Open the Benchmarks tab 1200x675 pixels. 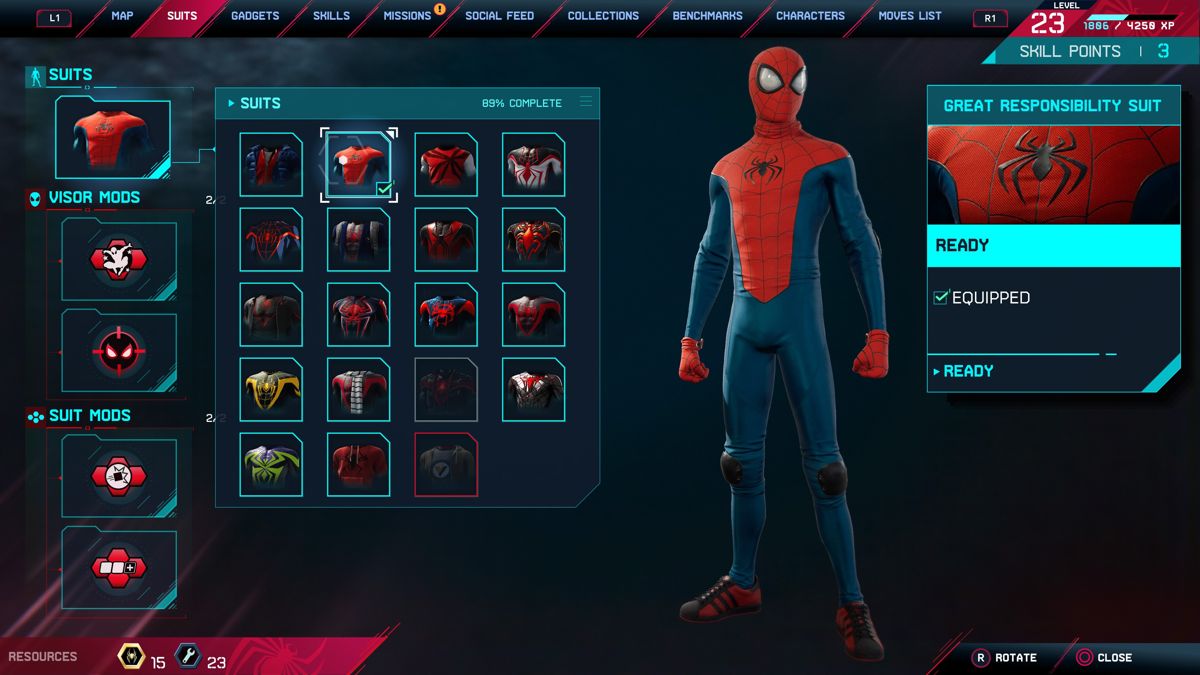coord(707,16)
